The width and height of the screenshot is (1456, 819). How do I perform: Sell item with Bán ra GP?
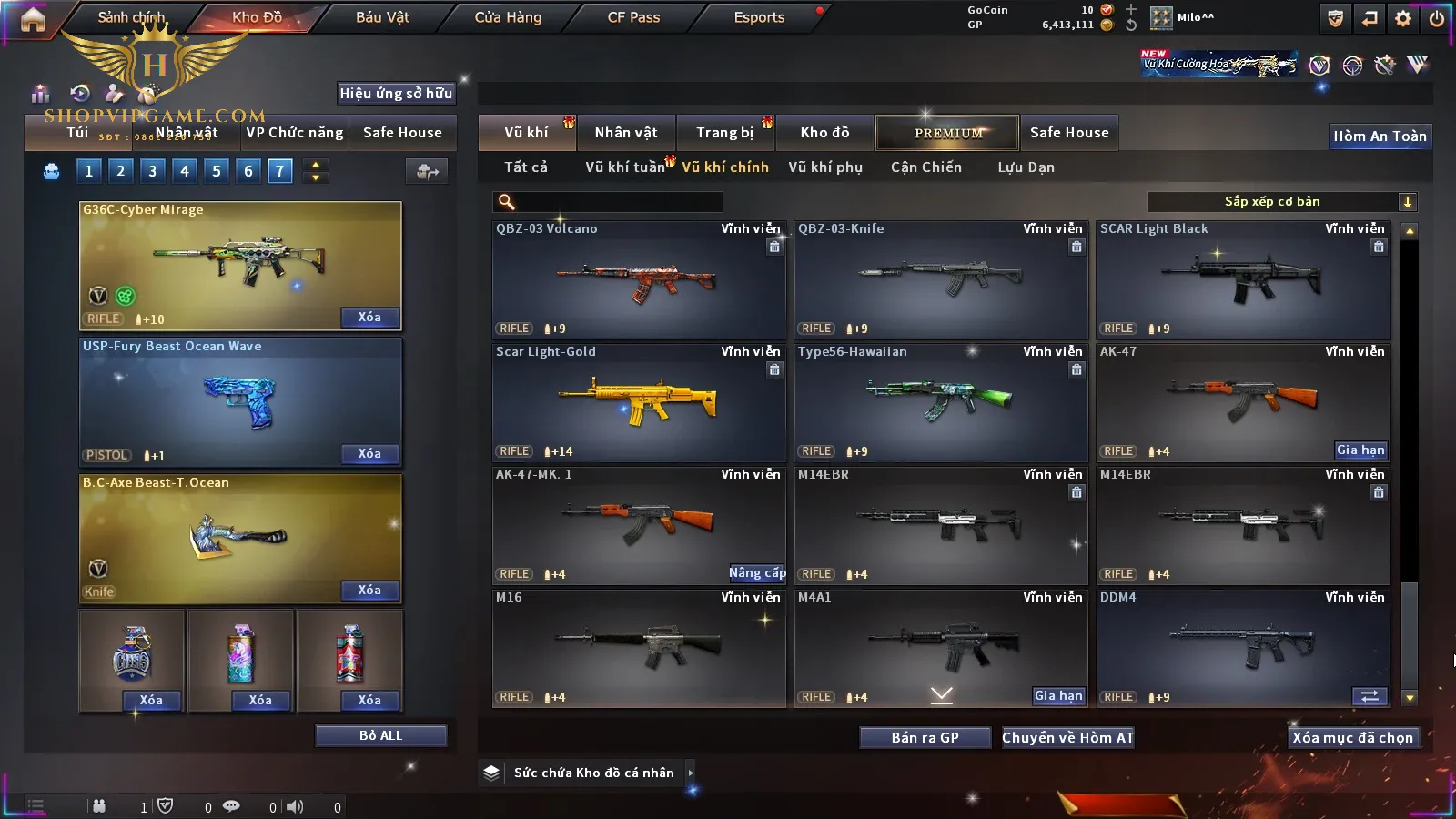[x=925, y=738]
